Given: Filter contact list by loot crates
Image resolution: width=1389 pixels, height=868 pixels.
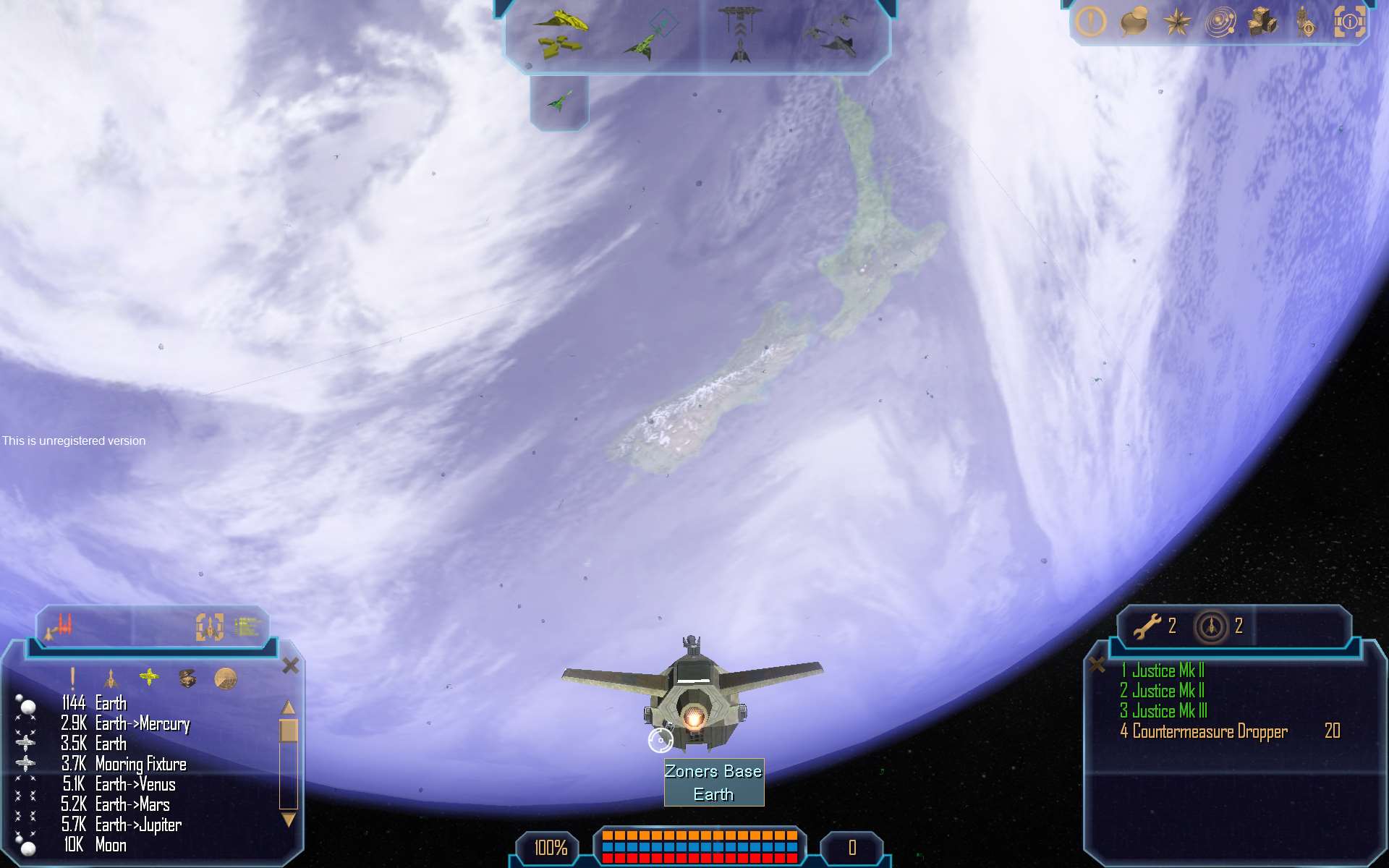Looking at the screenshot, I should [x=187, y=678].
